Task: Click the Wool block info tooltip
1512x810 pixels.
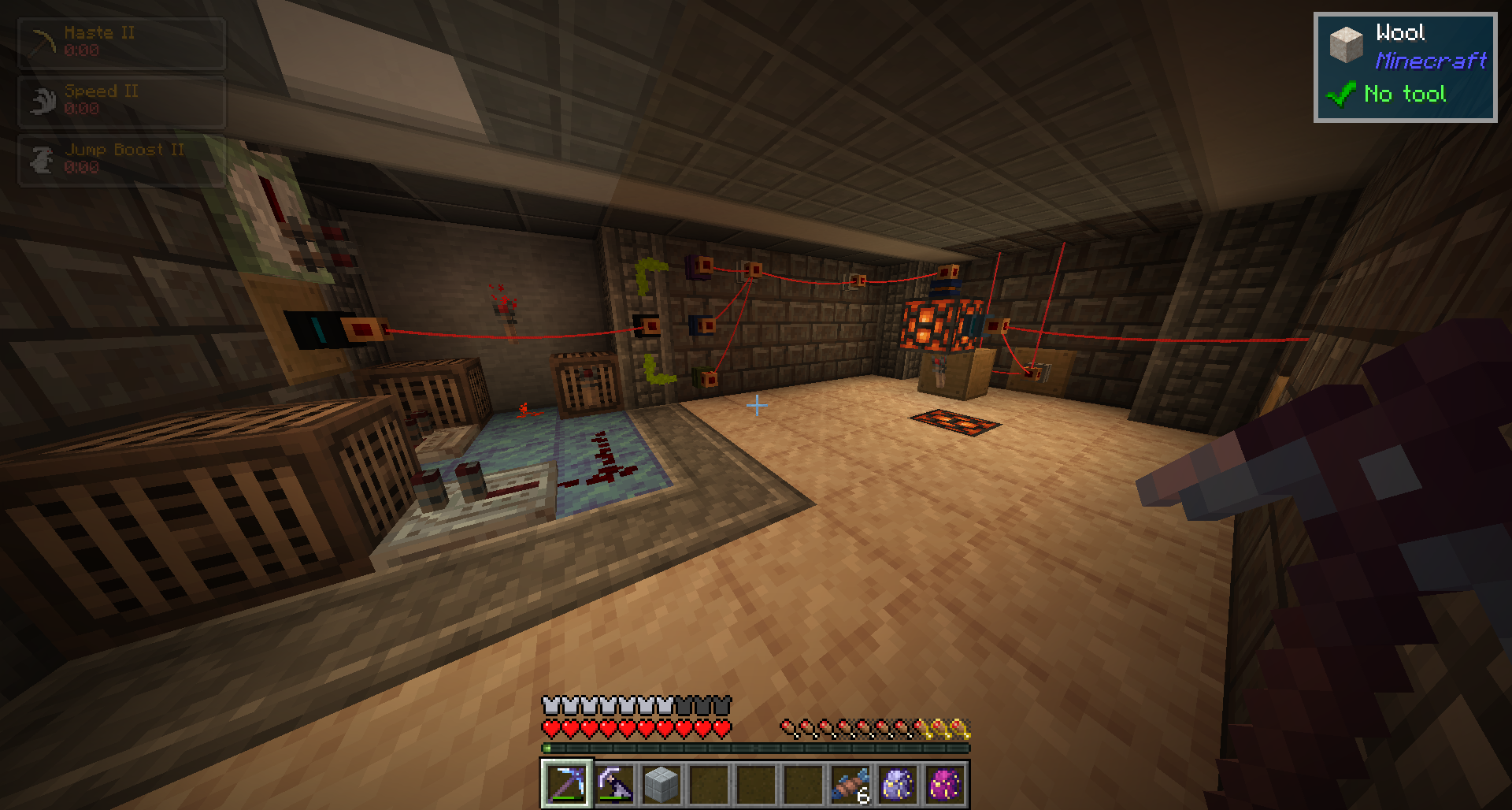Action: pyautogui.click(x=1405, y=67)
